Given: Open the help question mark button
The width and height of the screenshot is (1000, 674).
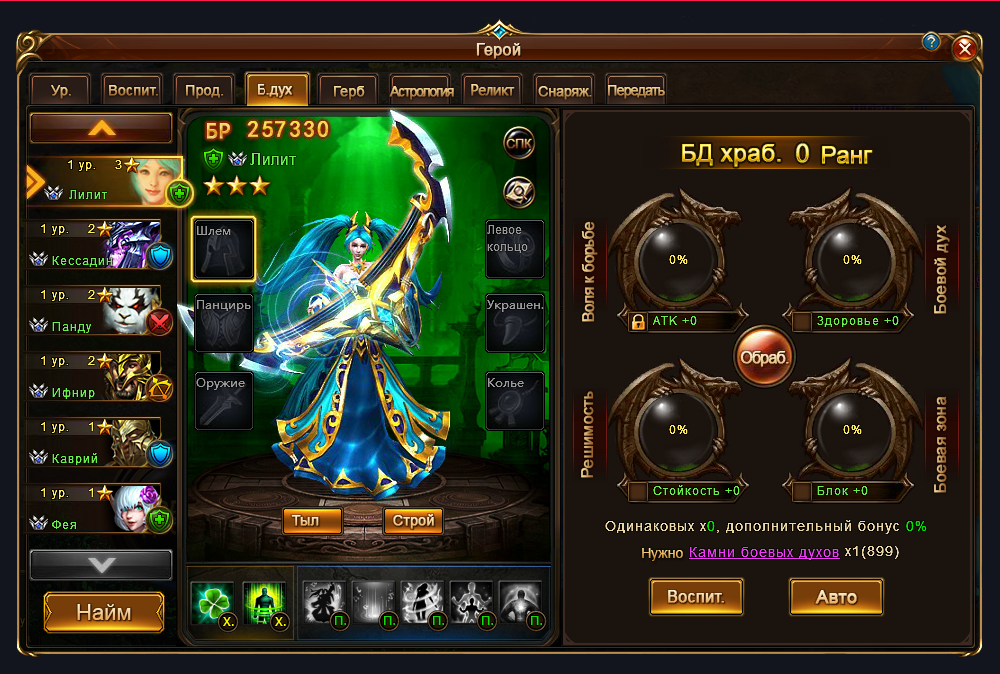Looking at the screenshot, I should 932,42.
